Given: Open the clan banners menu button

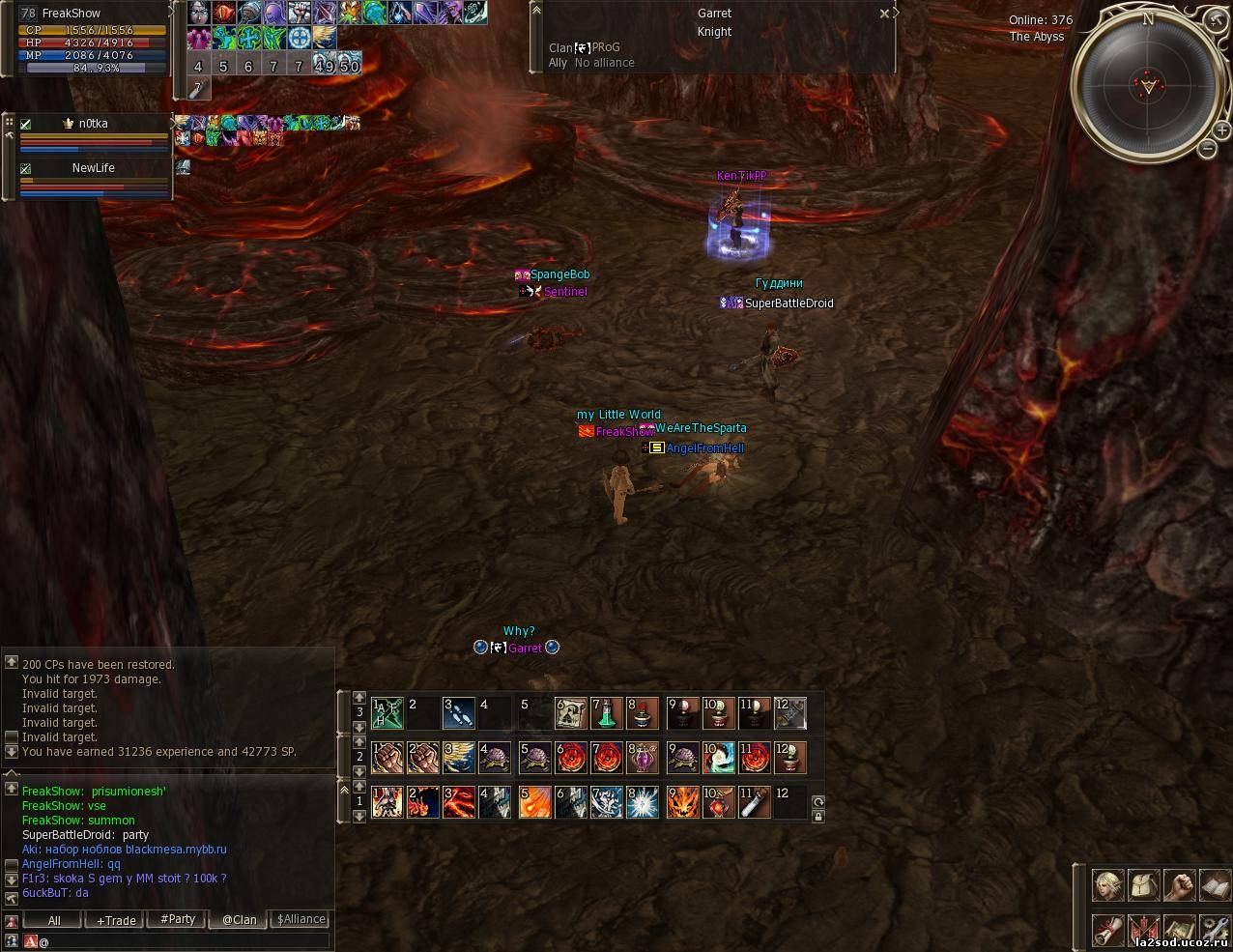Looking at the screenshot, I should (x=1143, y=930).
